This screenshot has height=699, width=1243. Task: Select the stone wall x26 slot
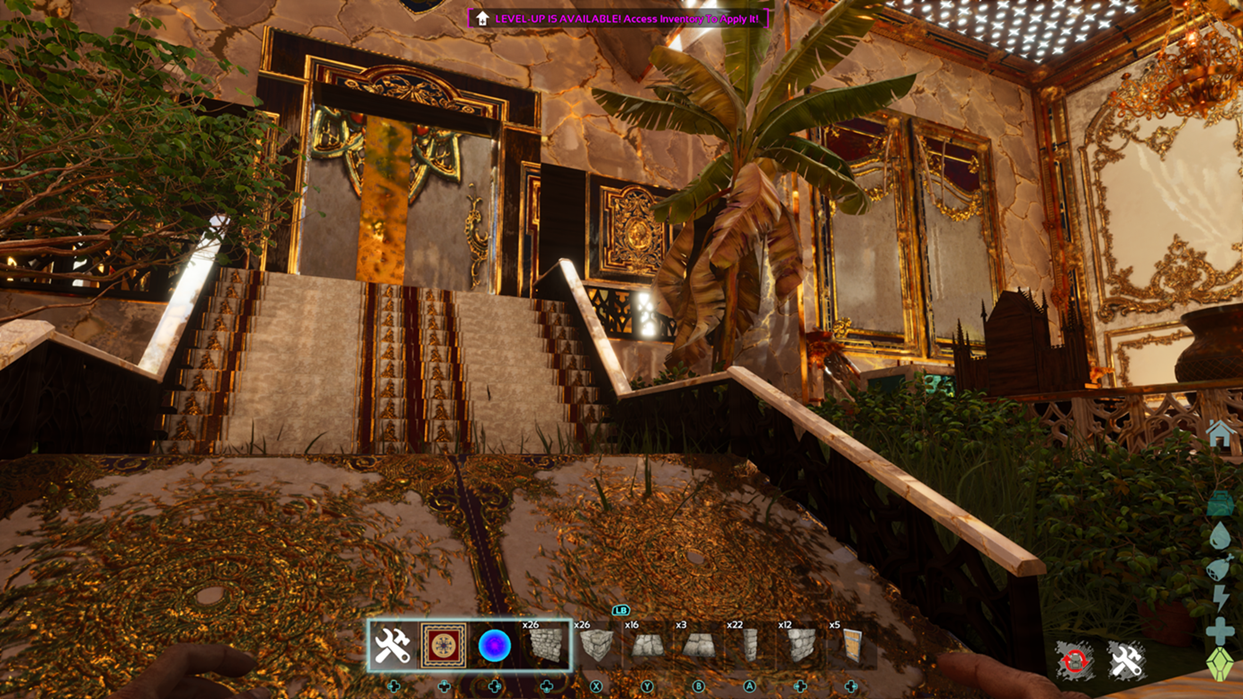pyautogui.click(x=545, y=646)
